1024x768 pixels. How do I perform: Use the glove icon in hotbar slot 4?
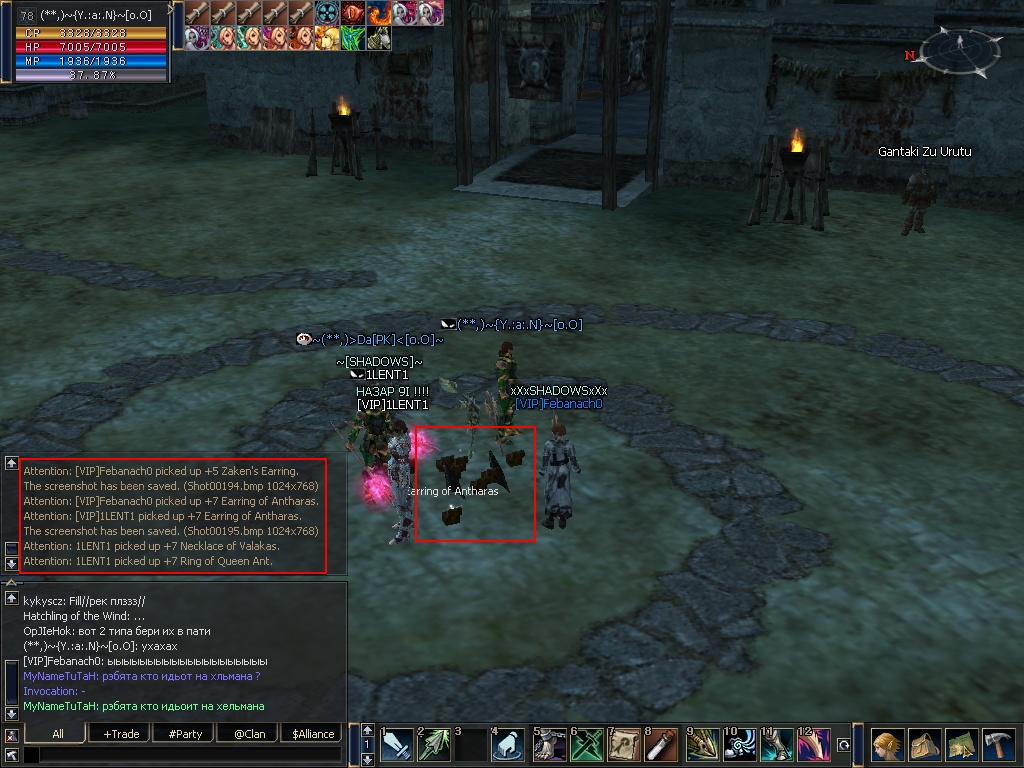(509, 745)
